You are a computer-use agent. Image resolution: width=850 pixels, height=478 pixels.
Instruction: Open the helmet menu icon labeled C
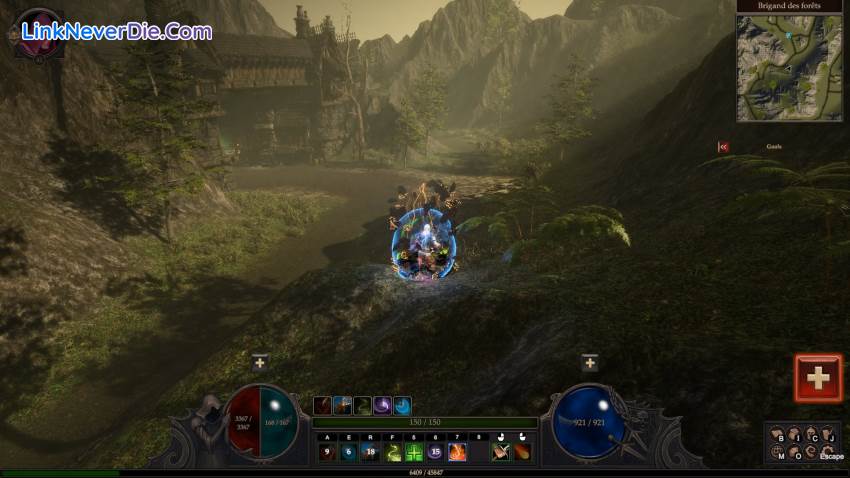click(x=812, y=435)
